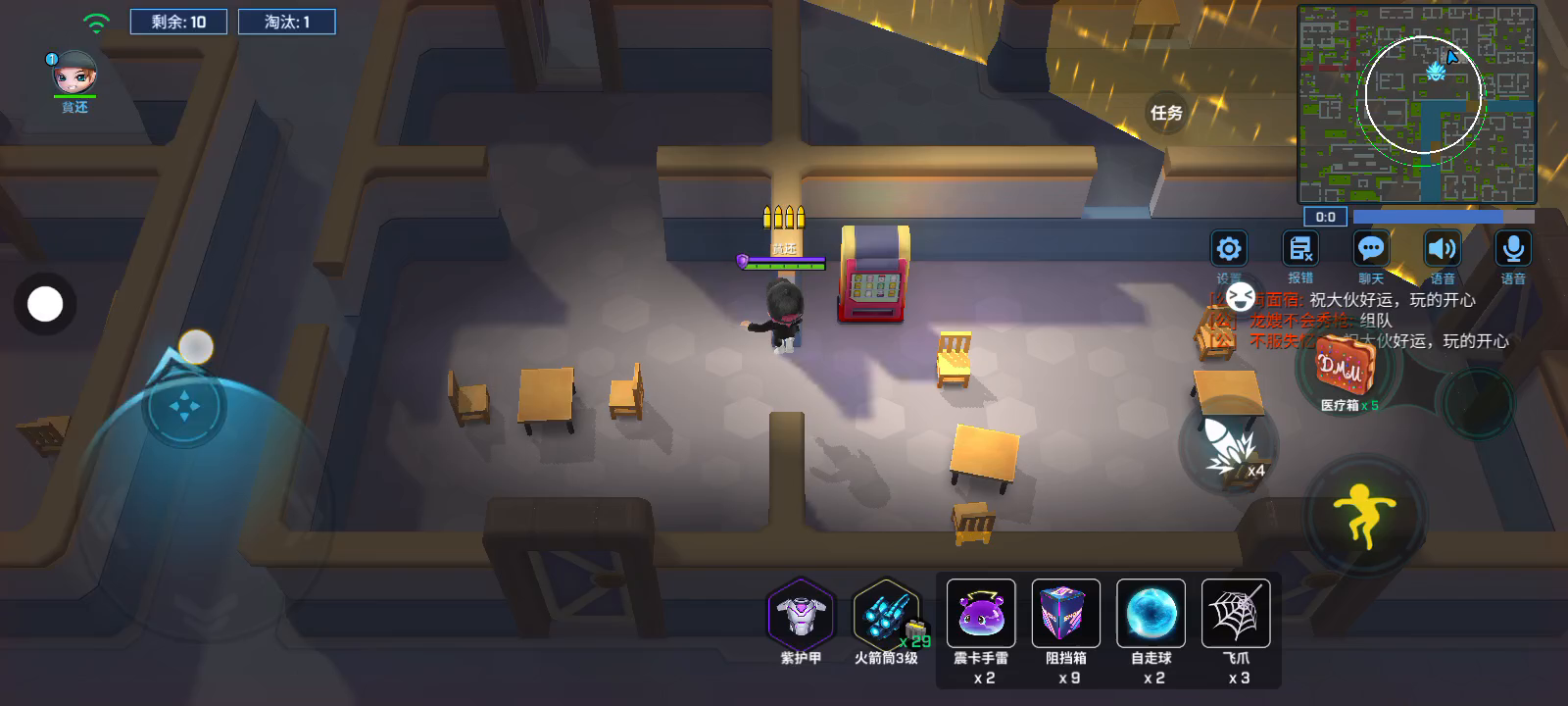Select the 紫护甲 purple armor slot
This screenshot has width=1568, height=706.
(x=801, y=615)
